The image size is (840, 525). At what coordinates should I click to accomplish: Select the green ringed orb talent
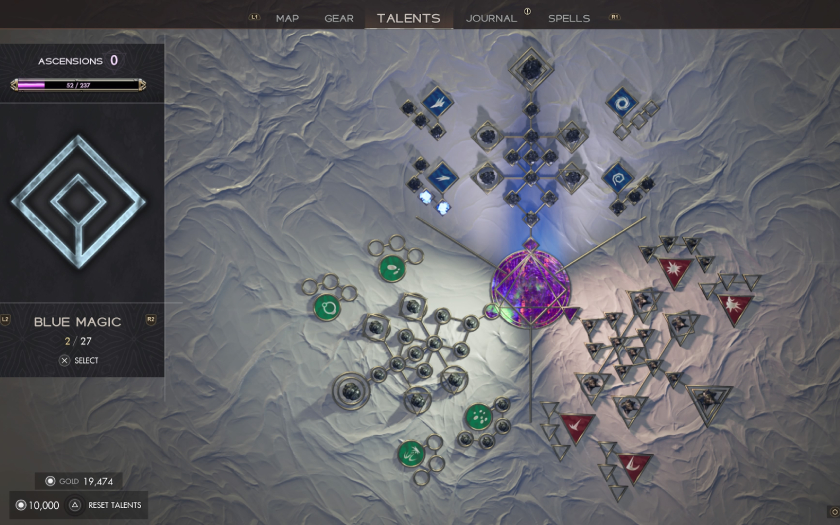[326, 307]
